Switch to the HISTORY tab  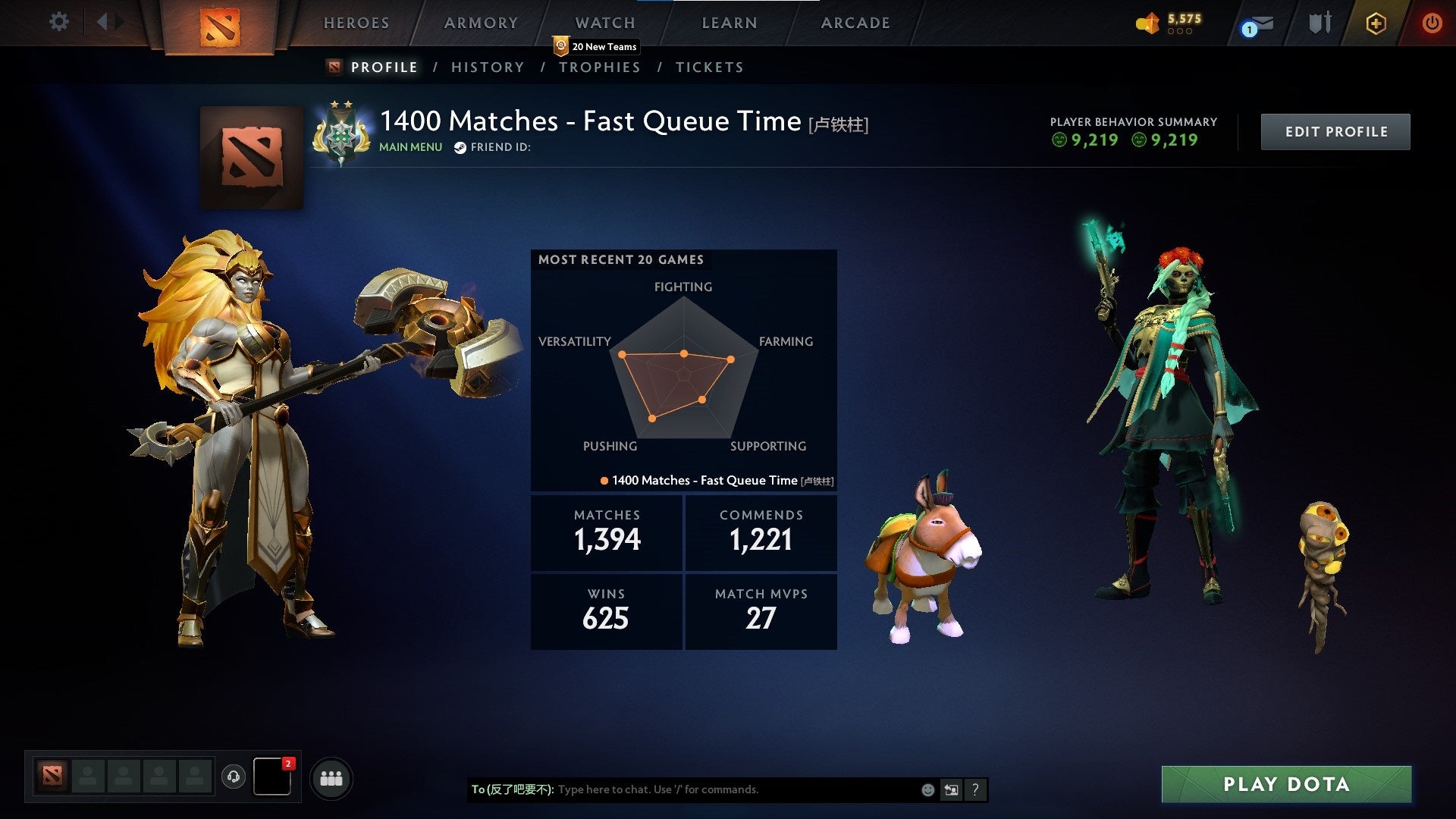488,67
